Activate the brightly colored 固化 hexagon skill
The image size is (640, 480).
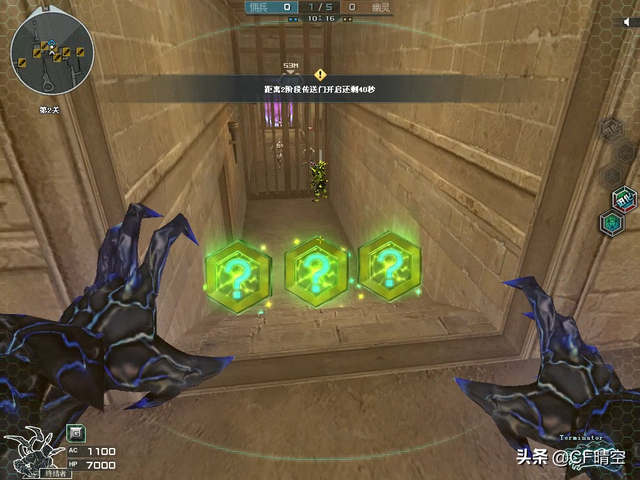click(624, 197)
